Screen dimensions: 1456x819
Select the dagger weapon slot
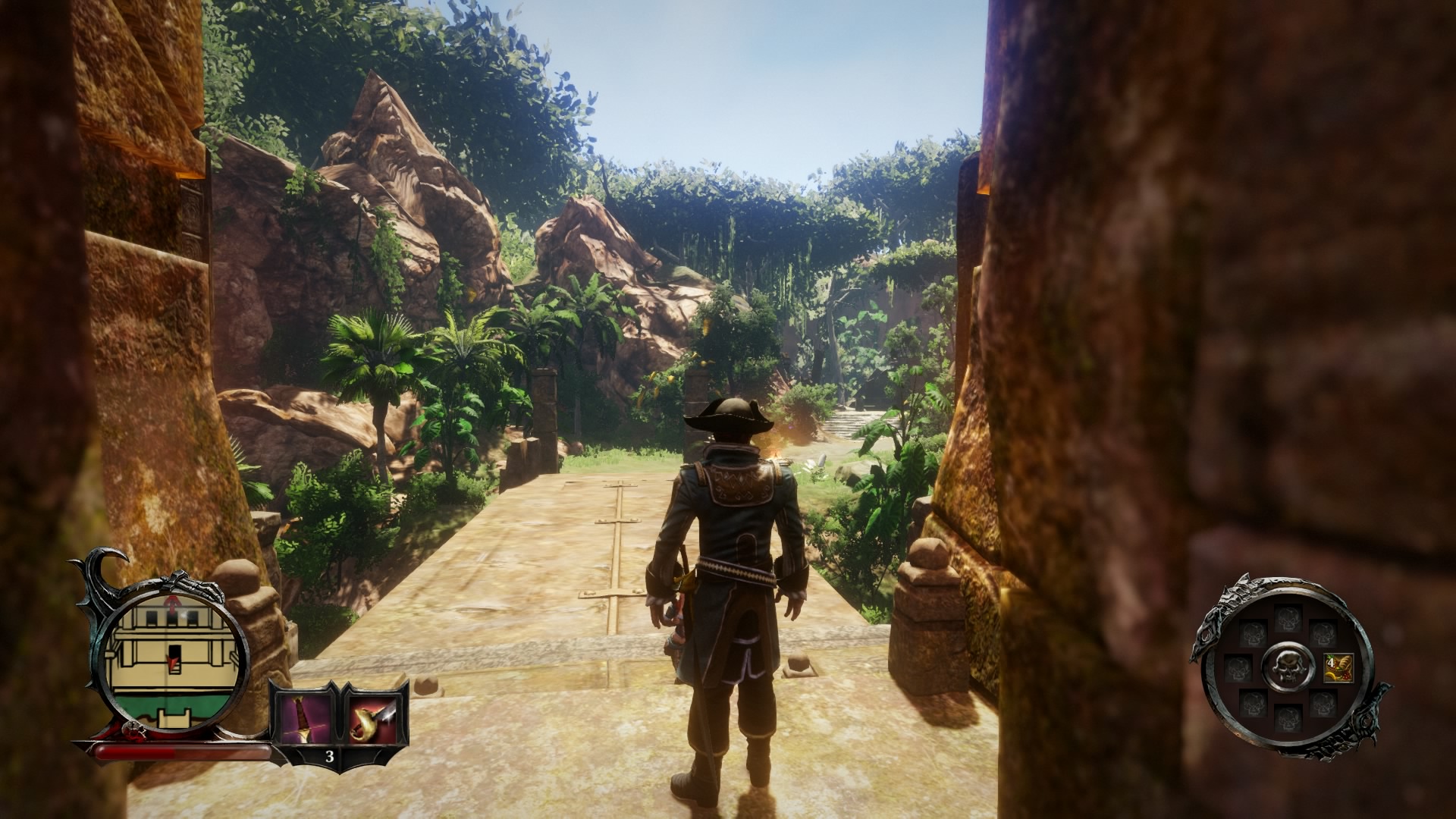point(303,718)
